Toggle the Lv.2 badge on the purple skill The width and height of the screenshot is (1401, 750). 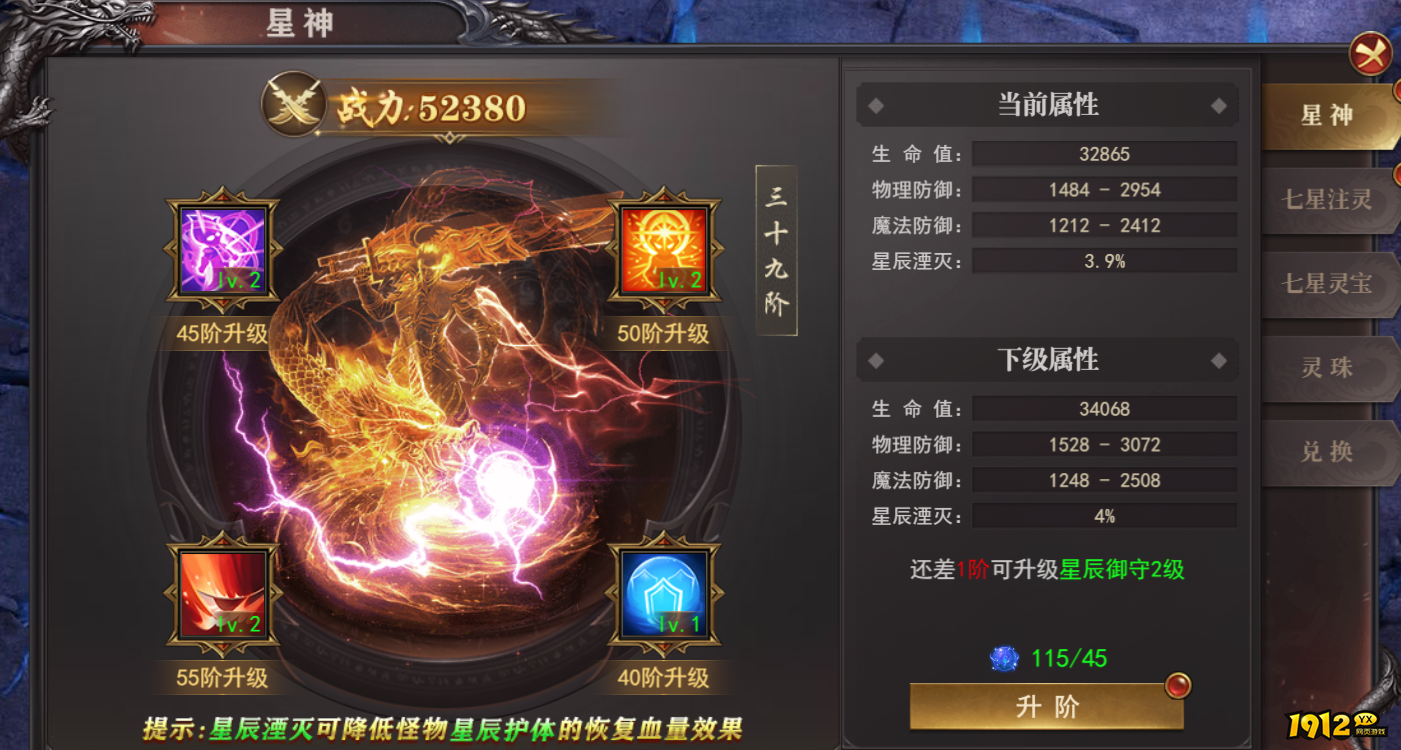click(x=238, y=281)
